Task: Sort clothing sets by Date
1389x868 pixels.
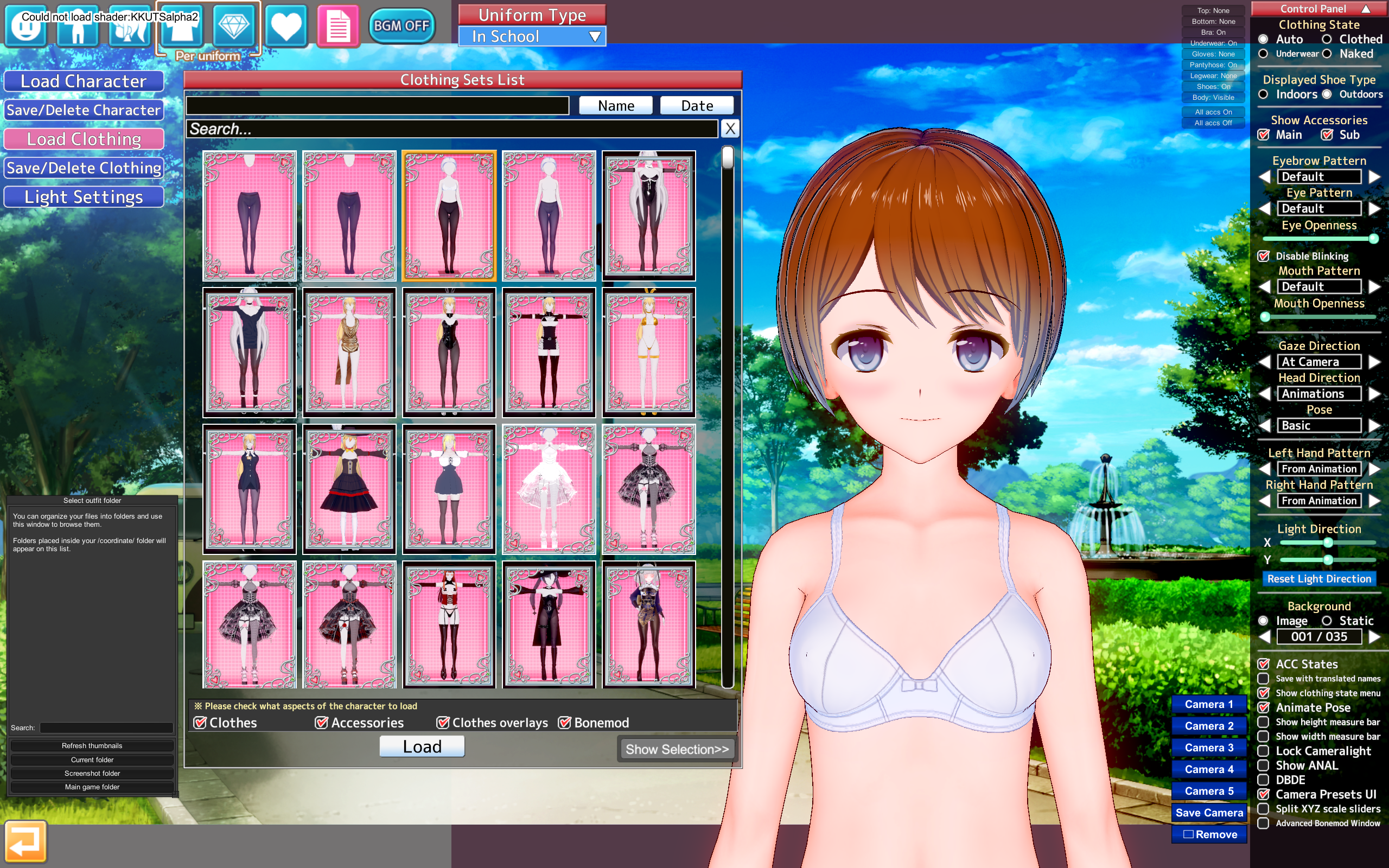Action: [x=696, y=106]
